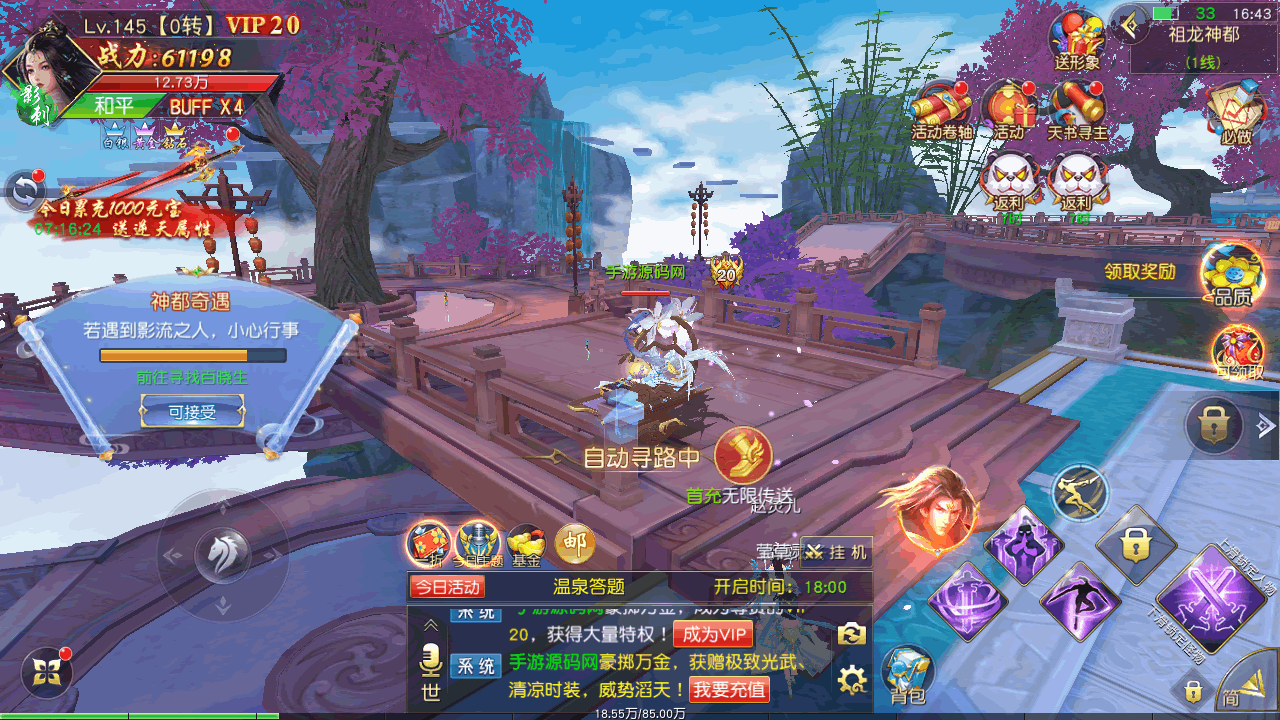The height and width of the screenshot is (720, 1280).
Task: Use the golden running figure dash skill
Action: tap(1081, 492)
